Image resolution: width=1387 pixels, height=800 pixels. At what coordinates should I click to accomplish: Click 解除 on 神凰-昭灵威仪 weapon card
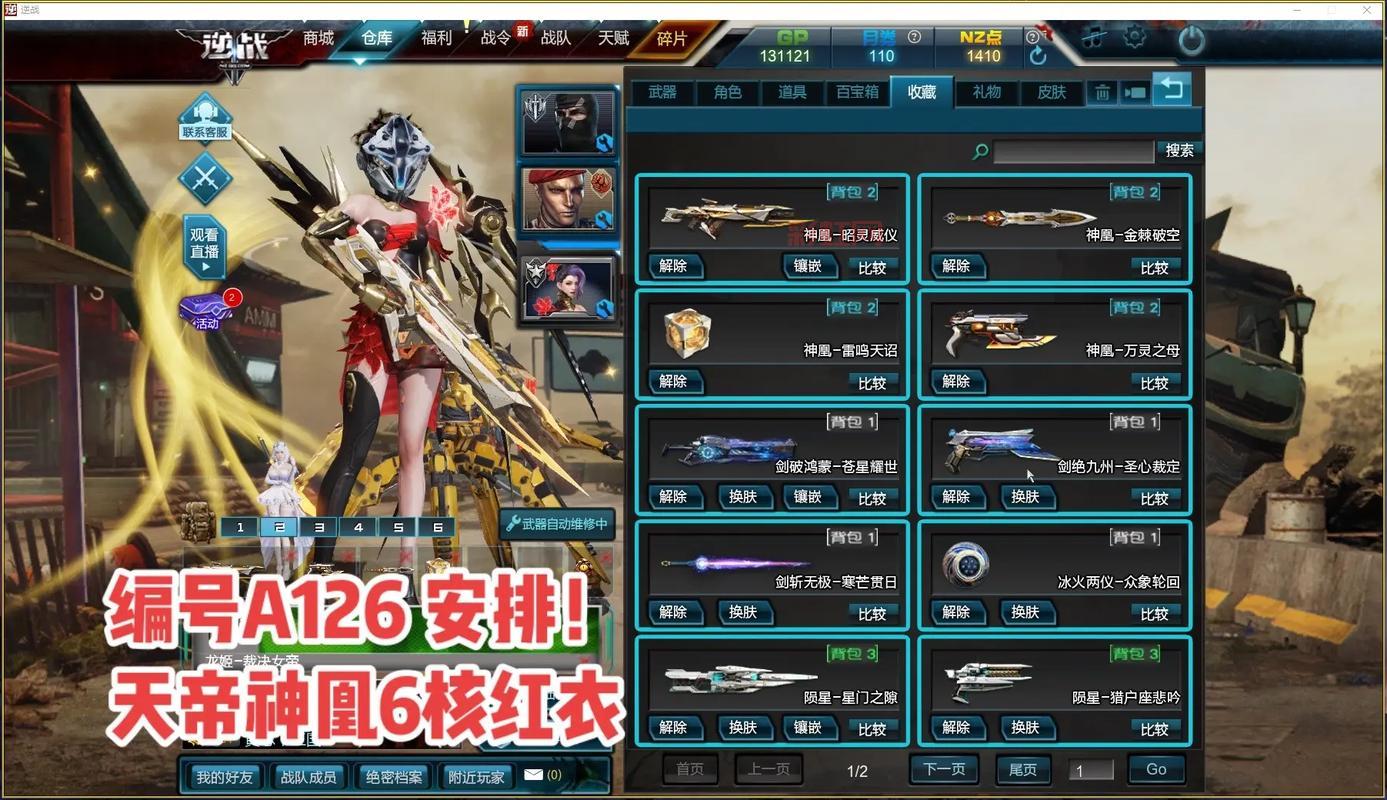[675, 265]
